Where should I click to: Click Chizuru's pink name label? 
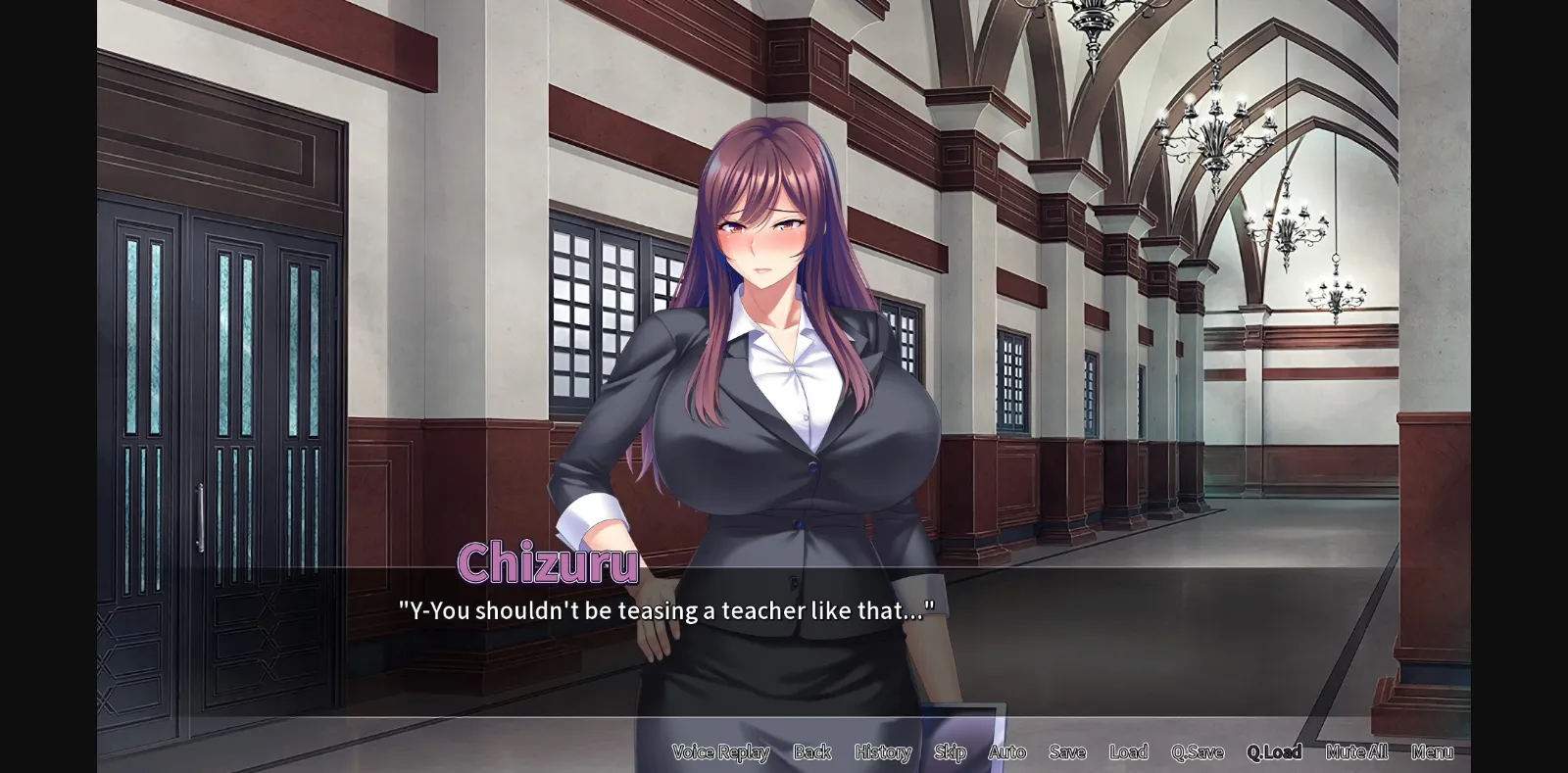pyautogui.click(x=547, y=564)
